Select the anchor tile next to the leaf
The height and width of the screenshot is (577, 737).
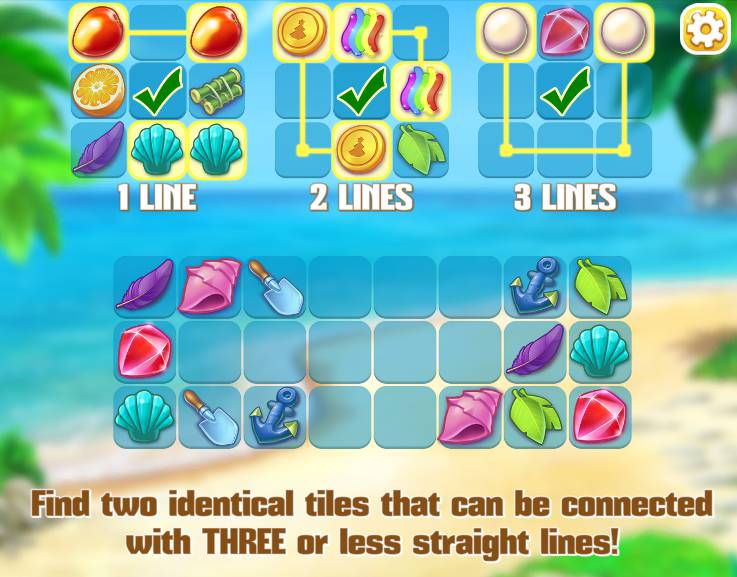535,287
